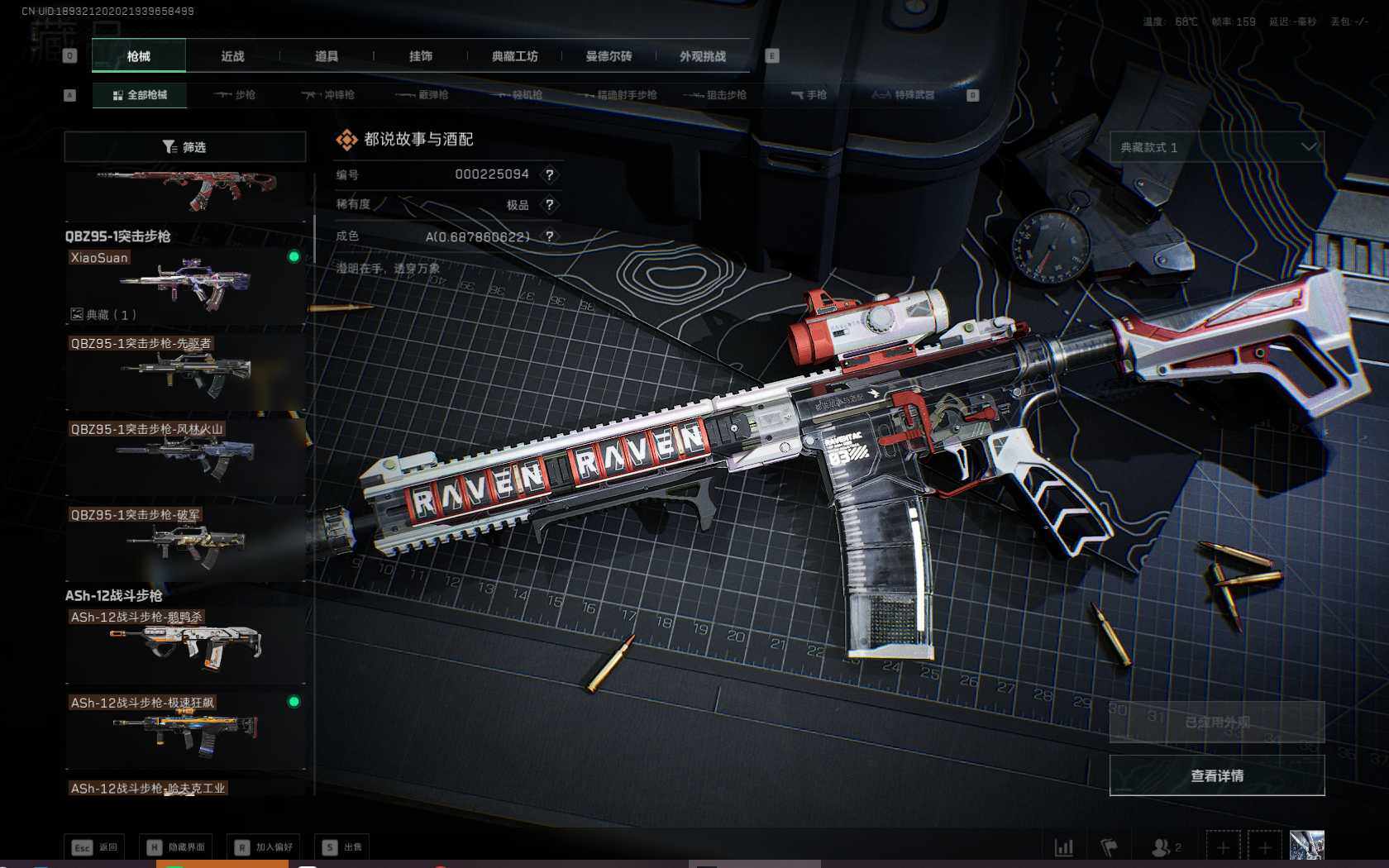The image size is (1389, 868).
Task: Select the QBZ95-1突击步枪-破军 skin
Action: pyautogui.click(x=185, y=543)
